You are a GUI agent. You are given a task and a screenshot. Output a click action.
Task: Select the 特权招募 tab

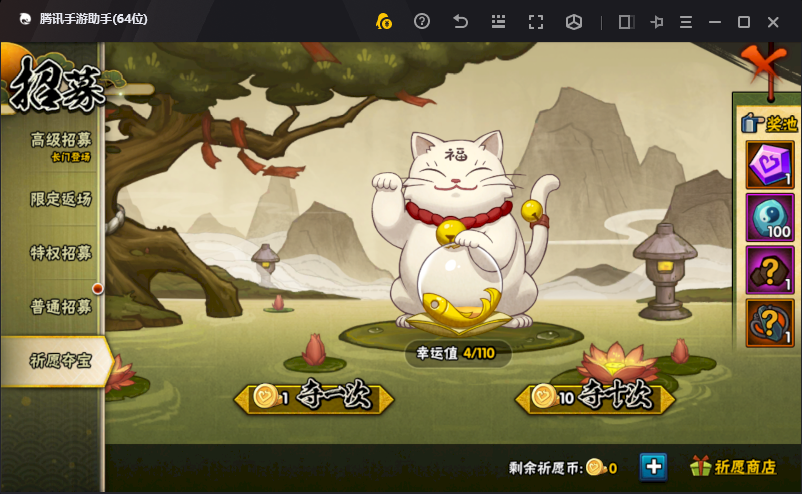[60, 253]
